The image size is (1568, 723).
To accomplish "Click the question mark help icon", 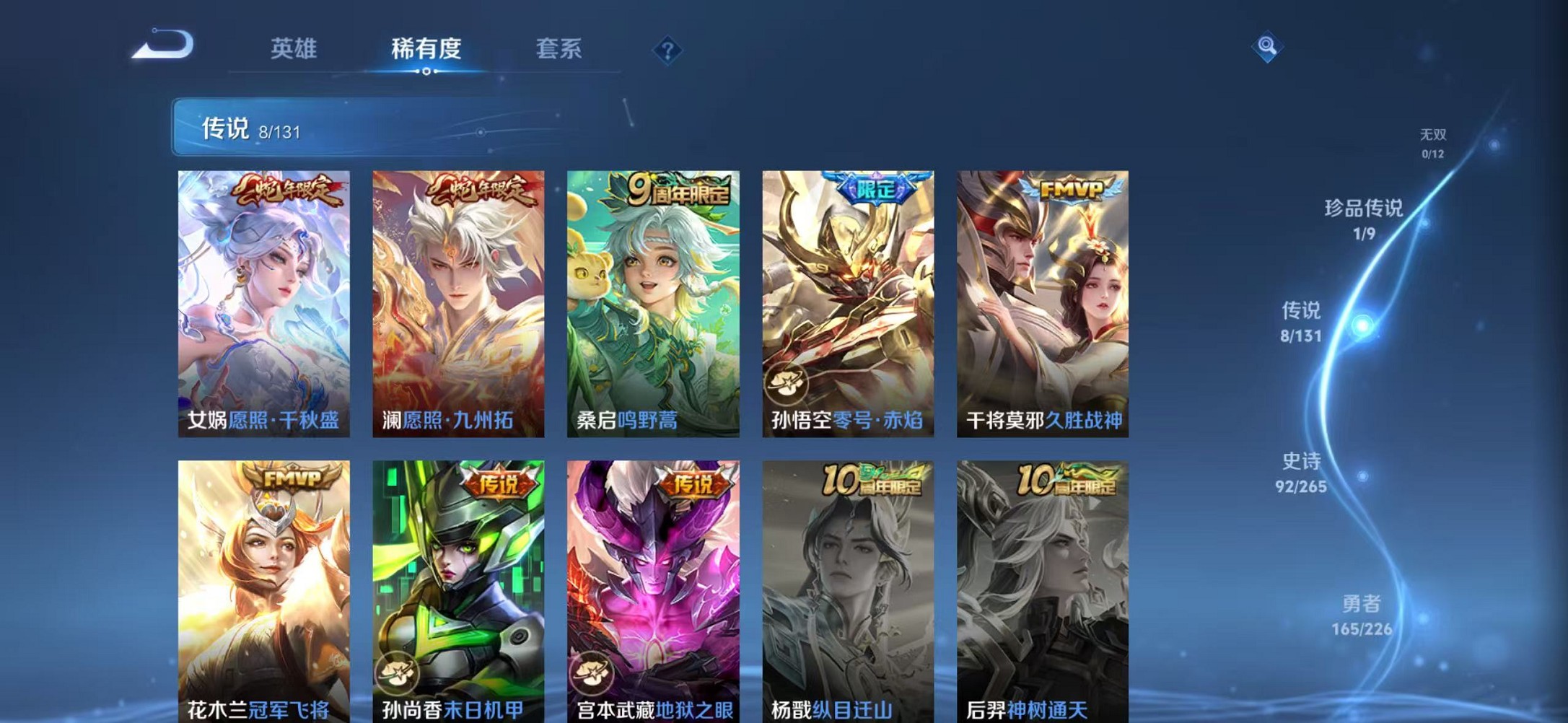I will (x=667, y=49).
